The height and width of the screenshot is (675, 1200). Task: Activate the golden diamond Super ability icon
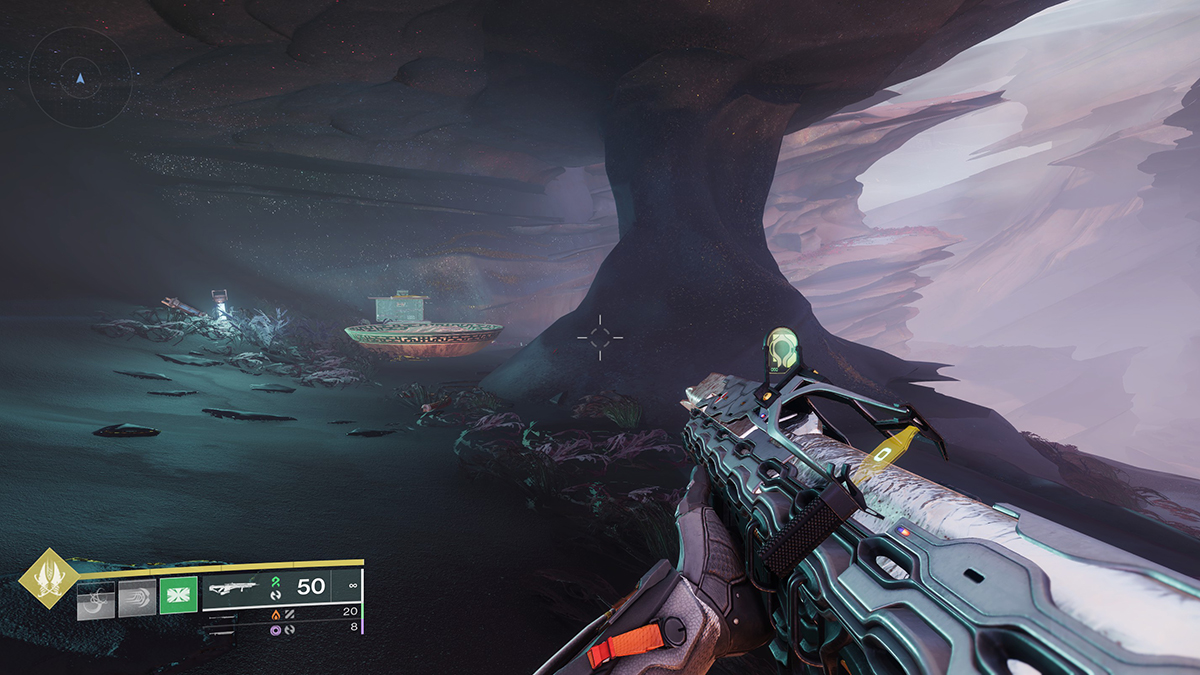click(x=47, y=578)
